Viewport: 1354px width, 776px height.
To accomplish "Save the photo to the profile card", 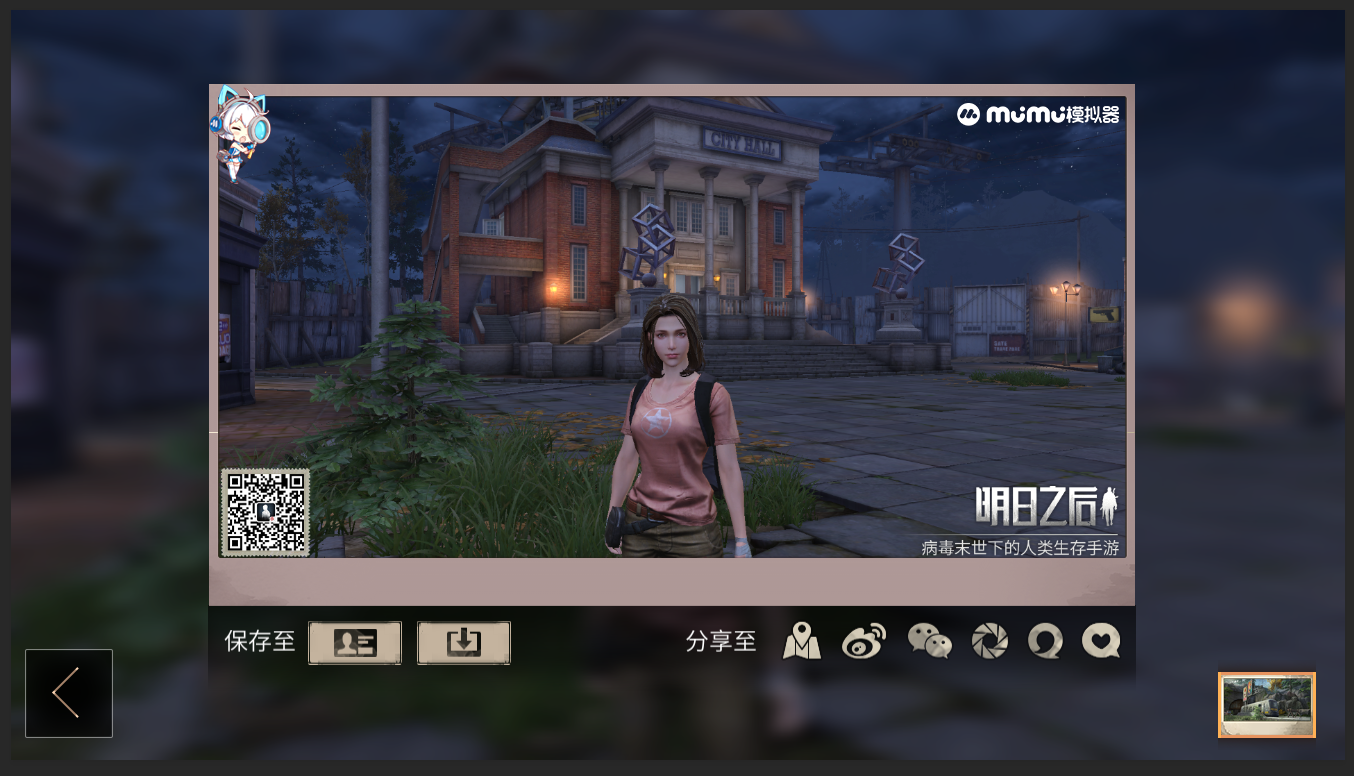I will [355, 643].
